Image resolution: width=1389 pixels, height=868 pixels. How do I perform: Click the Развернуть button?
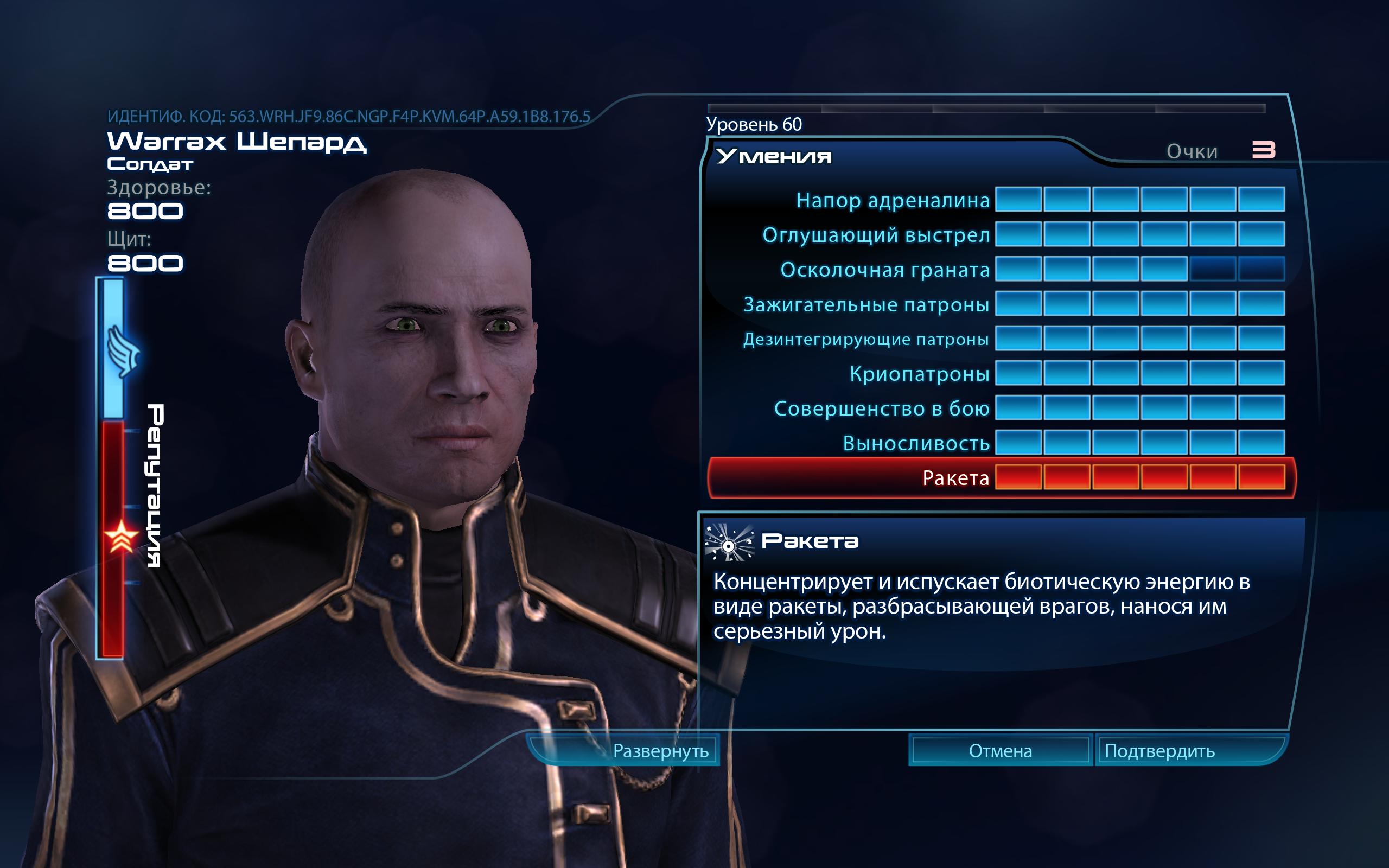(x=660, y=751)
